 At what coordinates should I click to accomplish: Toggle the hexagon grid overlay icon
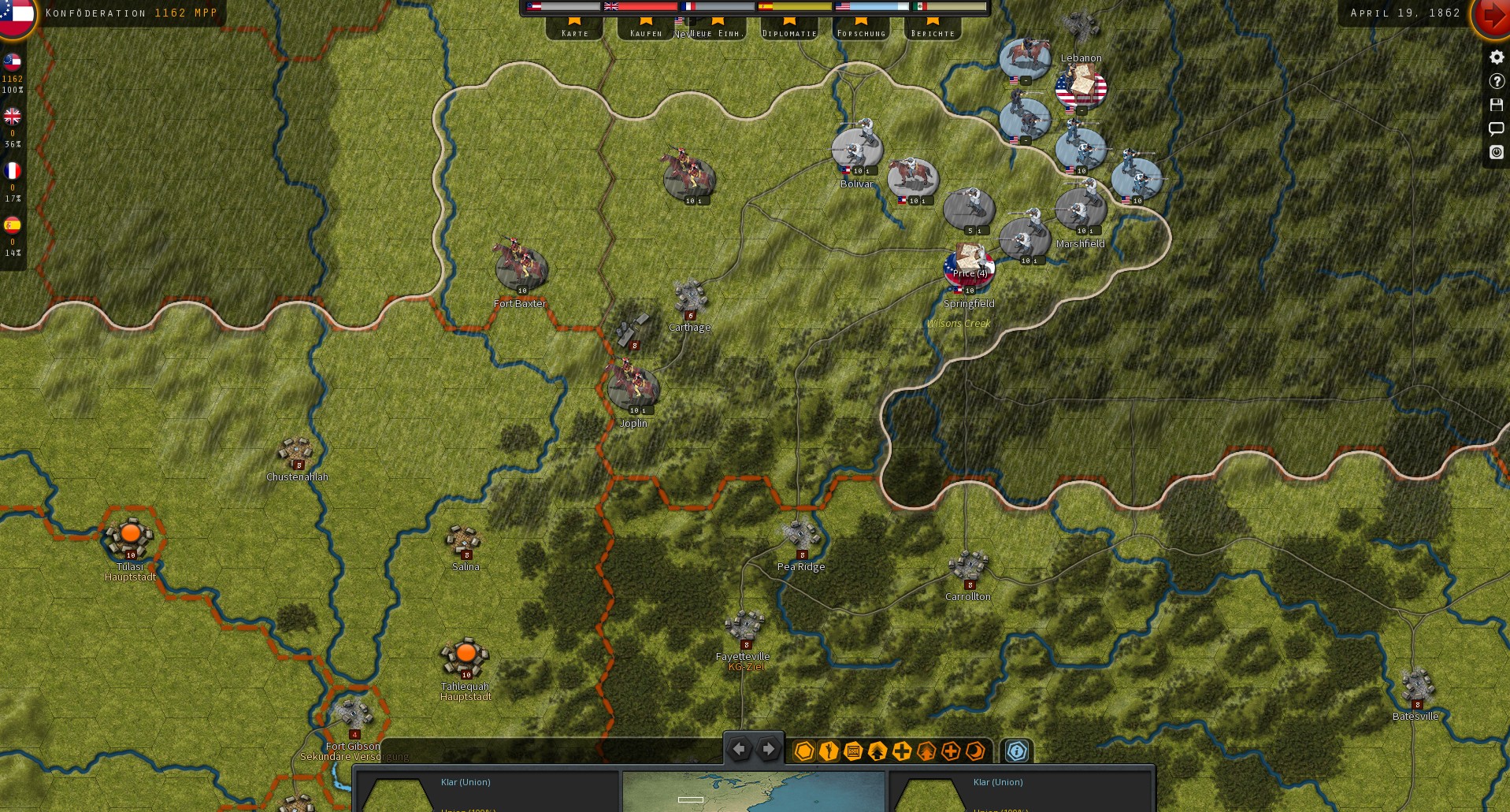click(x=804, y=751)
